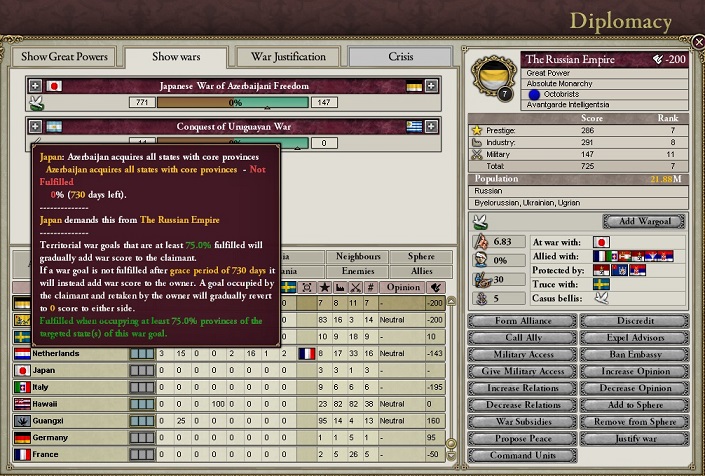The height and width of the screenshot is (476, 705).
Task: Click Increase Relations button
Action: click(524, 388)
